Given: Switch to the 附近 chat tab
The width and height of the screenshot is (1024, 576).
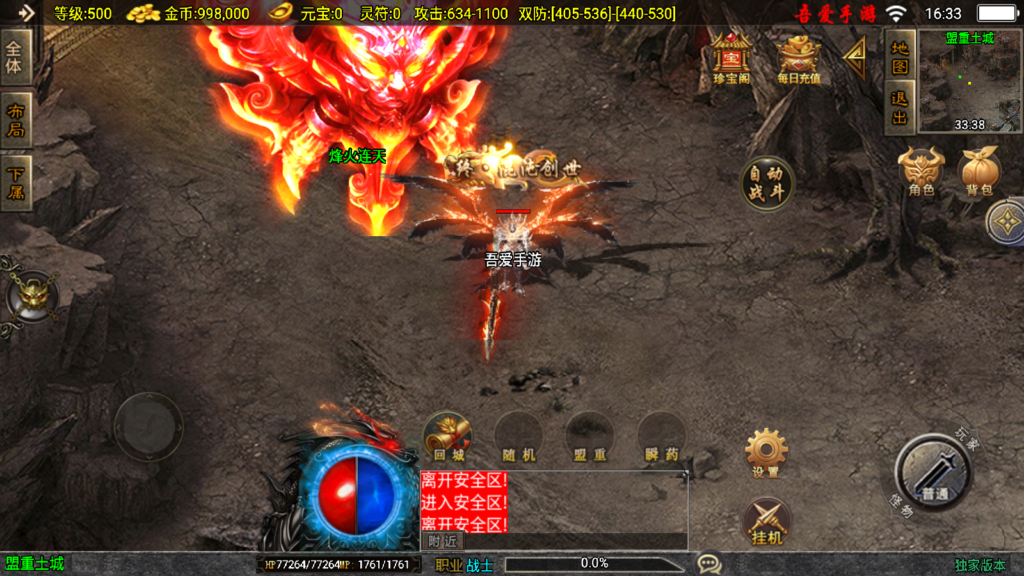Looking at the screenshot, I should (x=442, y=541).
